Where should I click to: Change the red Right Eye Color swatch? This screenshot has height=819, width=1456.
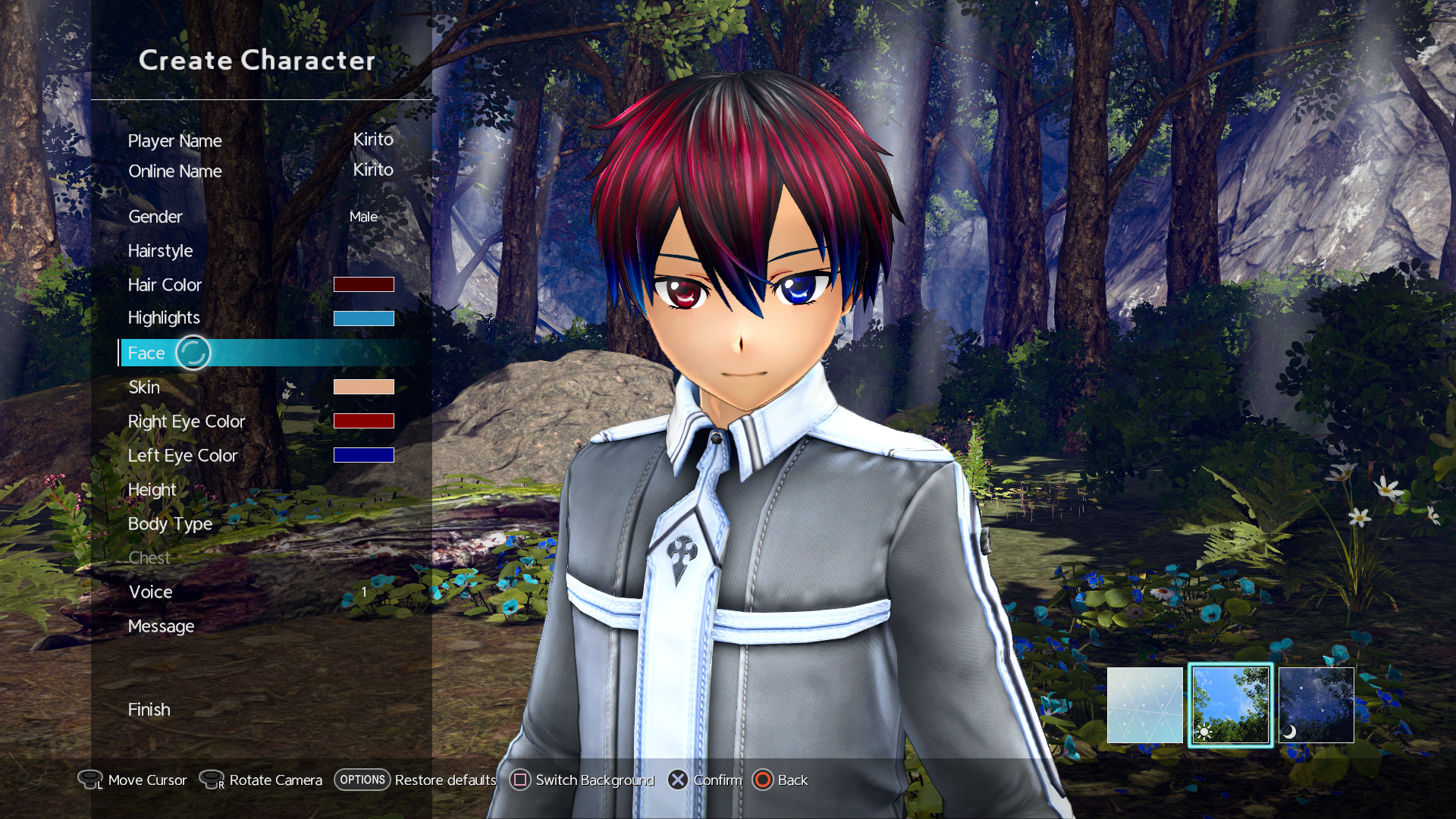tap(363, 421)
